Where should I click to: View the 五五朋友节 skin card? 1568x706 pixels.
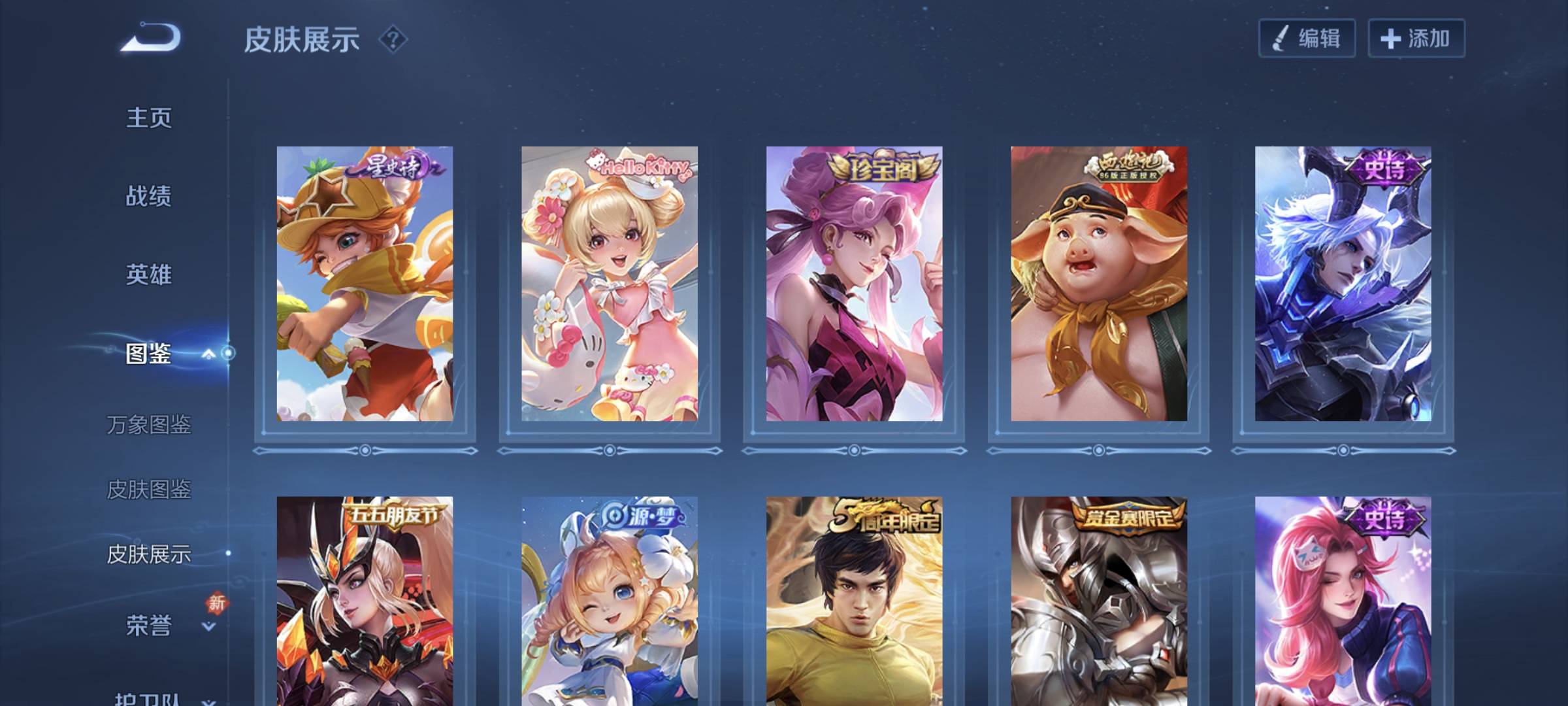(365, 601)
